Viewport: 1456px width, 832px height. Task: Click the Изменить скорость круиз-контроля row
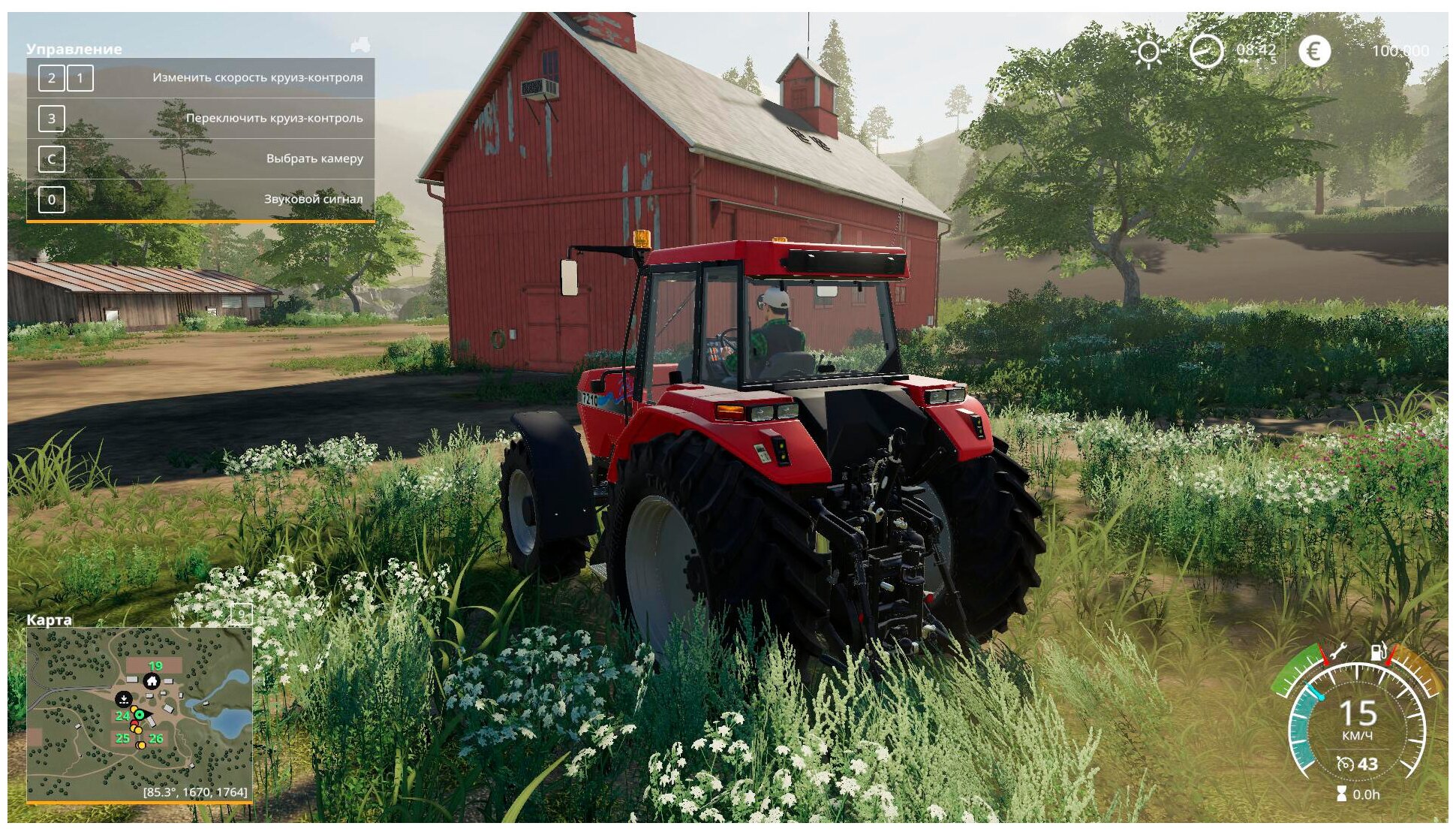(200, 77)
